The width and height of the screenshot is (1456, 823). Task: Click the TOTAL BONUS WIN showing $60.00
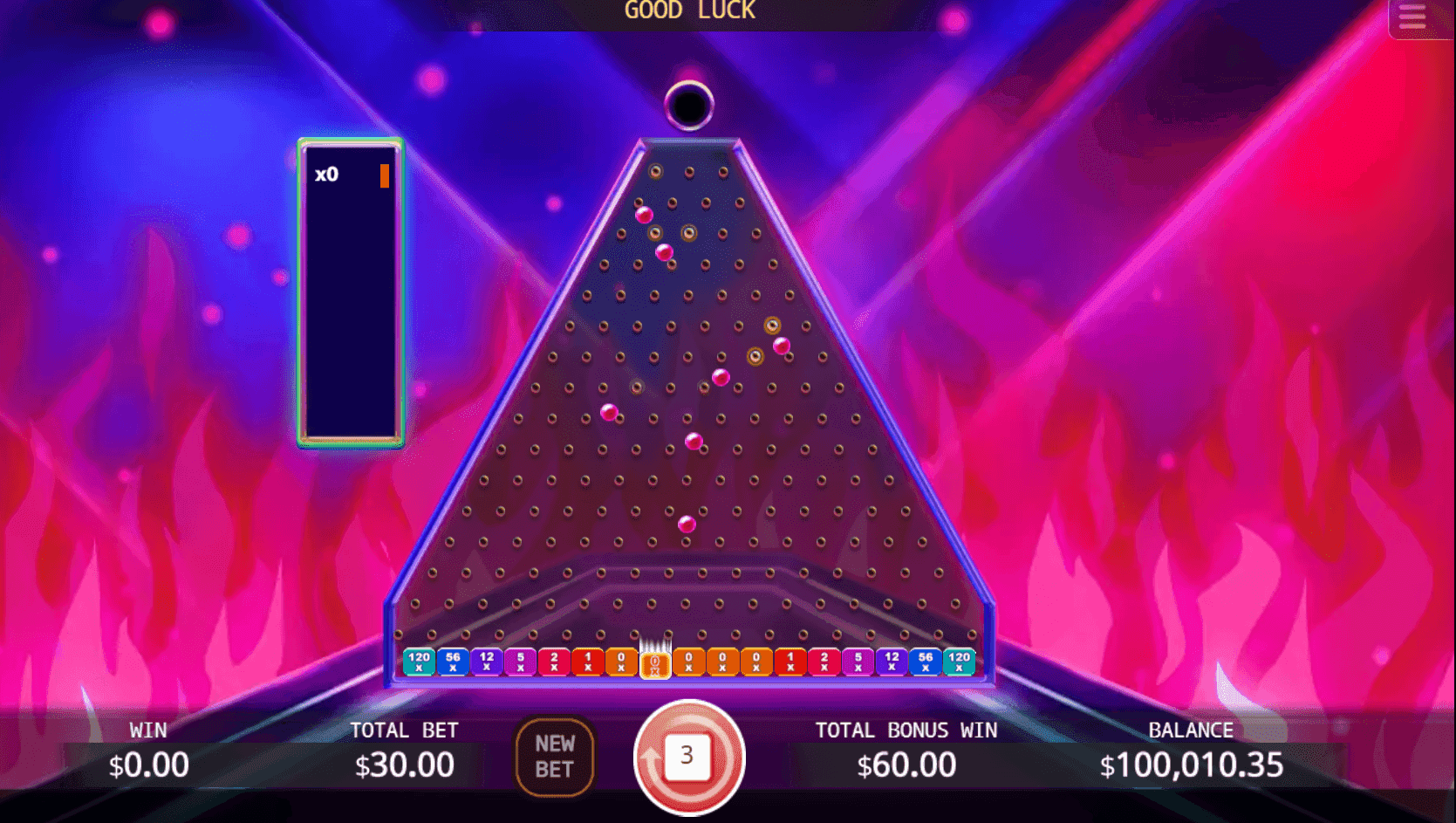point(905,765)
